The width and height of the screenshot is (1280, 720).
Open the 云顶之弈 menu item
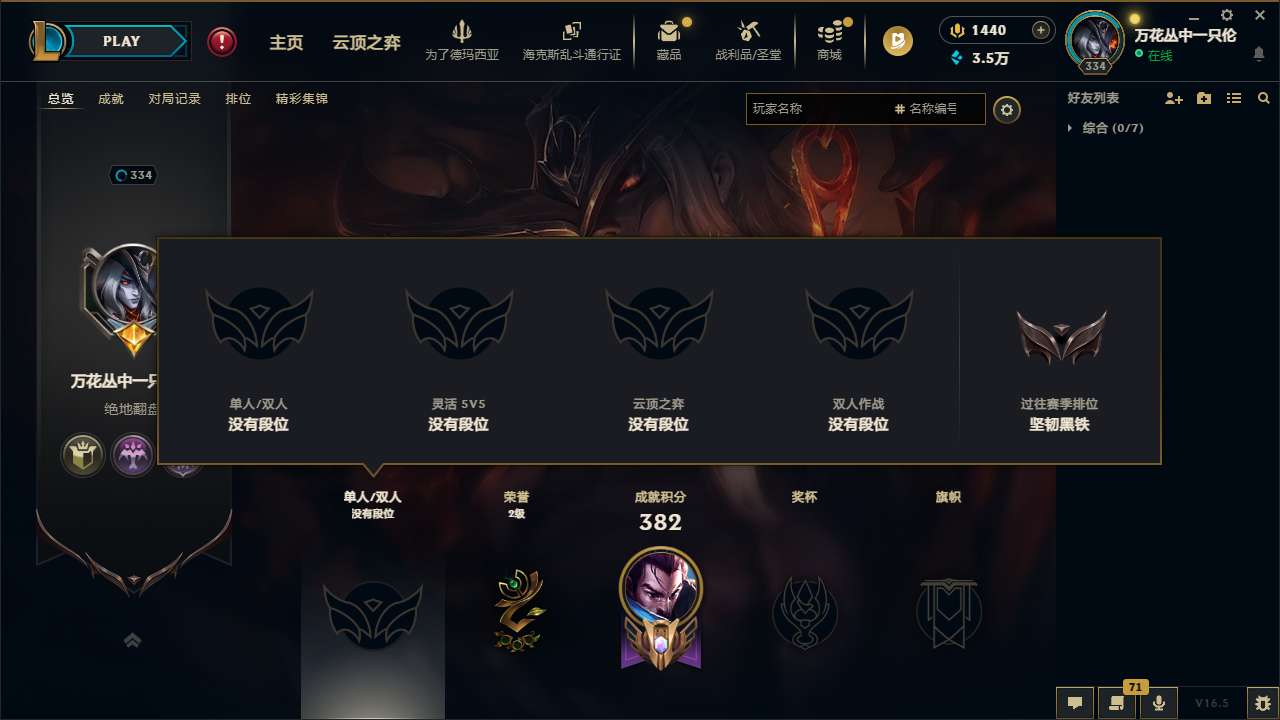[x=365, y=42]
